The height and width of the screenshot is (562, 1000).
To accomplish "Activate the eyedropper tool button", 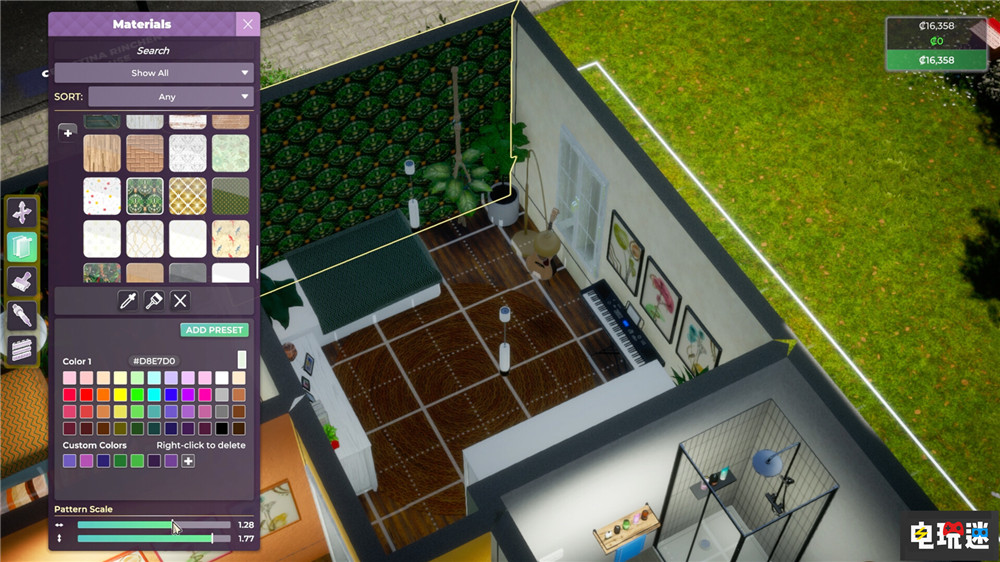I will (128, 300).
